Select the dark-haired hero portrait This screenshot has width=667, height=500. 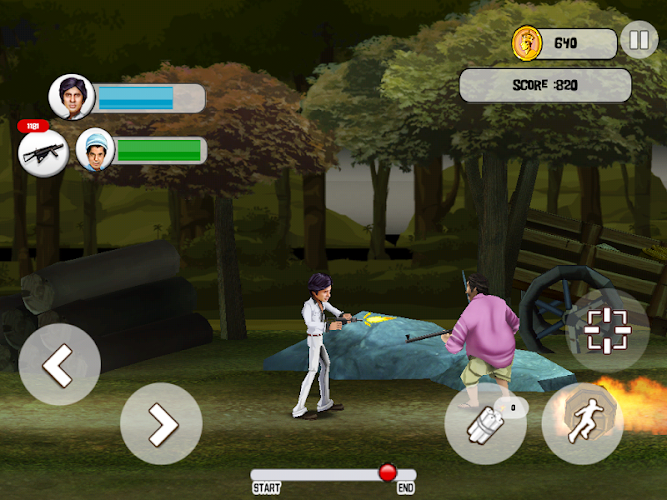click(x=71, y=97)
